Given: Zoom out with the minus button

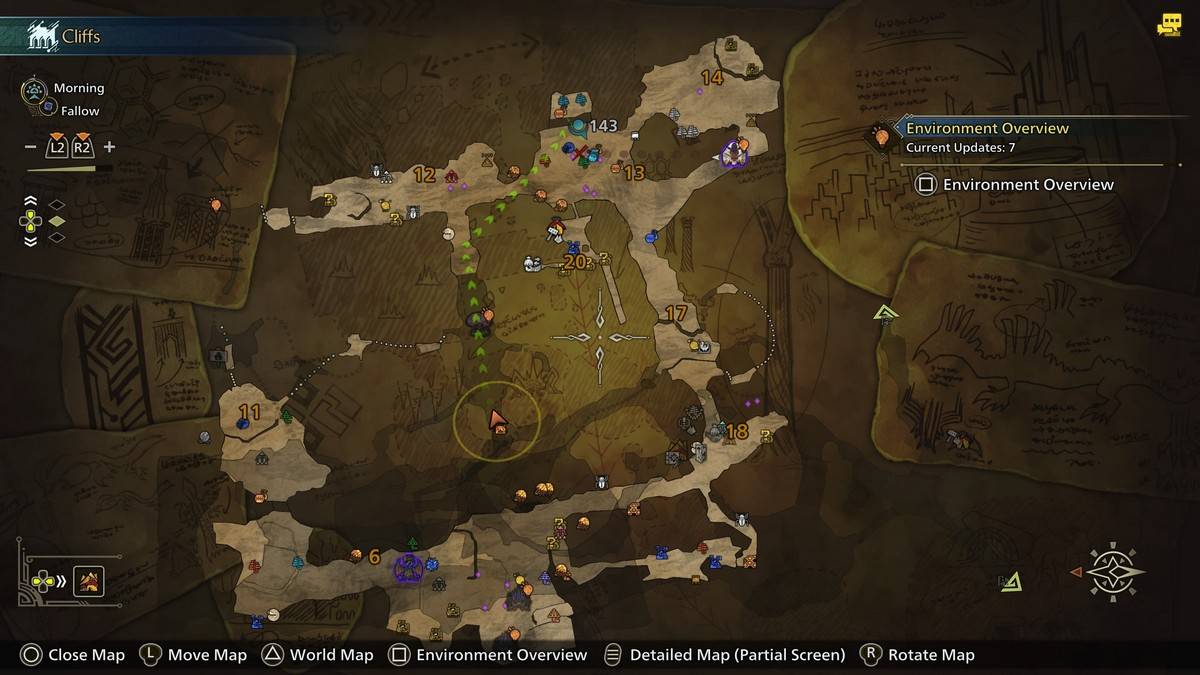Looking at the screenshot, I should tap(31, 147).
